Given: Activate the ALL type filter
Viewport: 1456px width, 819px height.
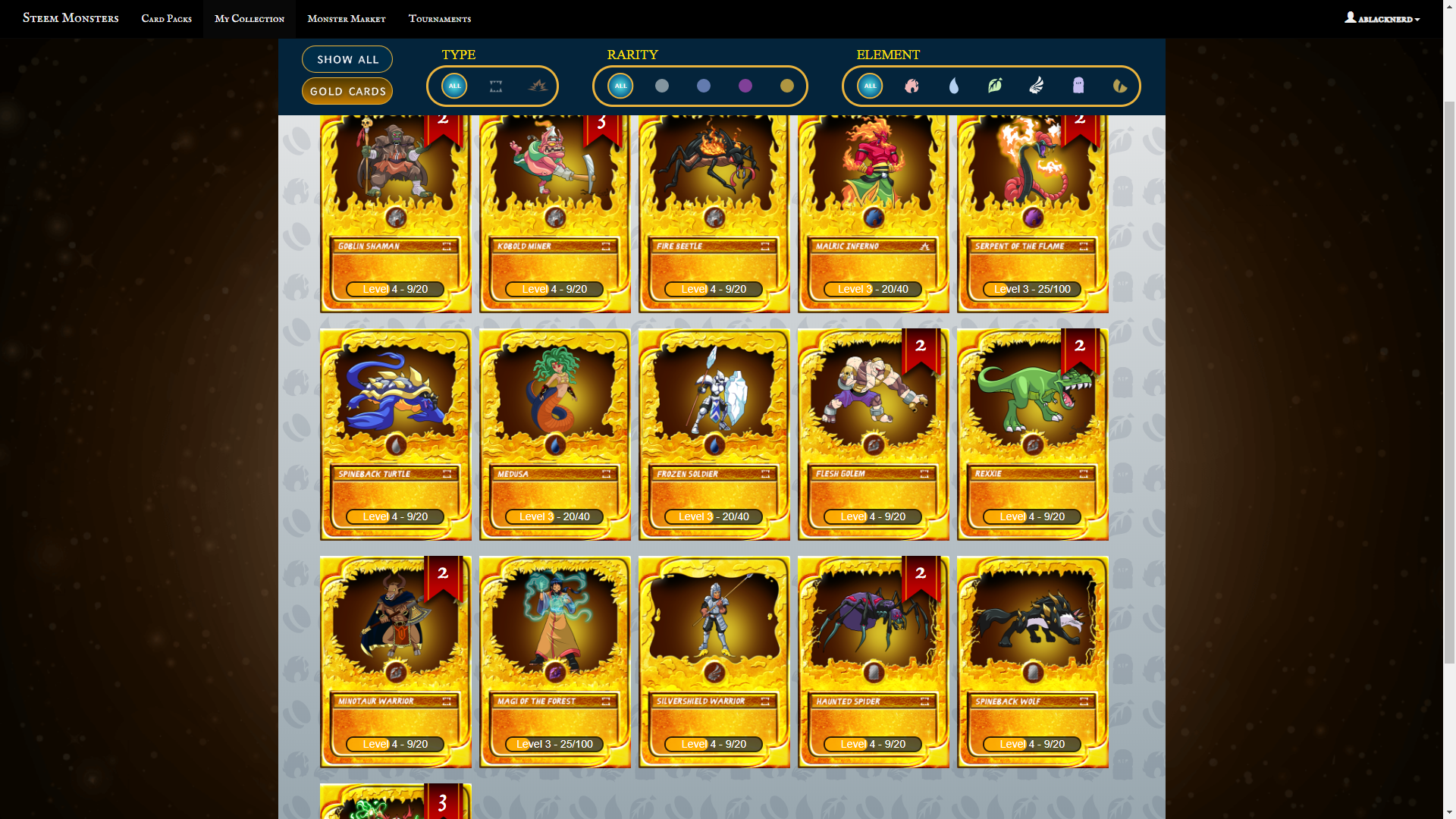Looking at the screenshot, I should point(454,86).
